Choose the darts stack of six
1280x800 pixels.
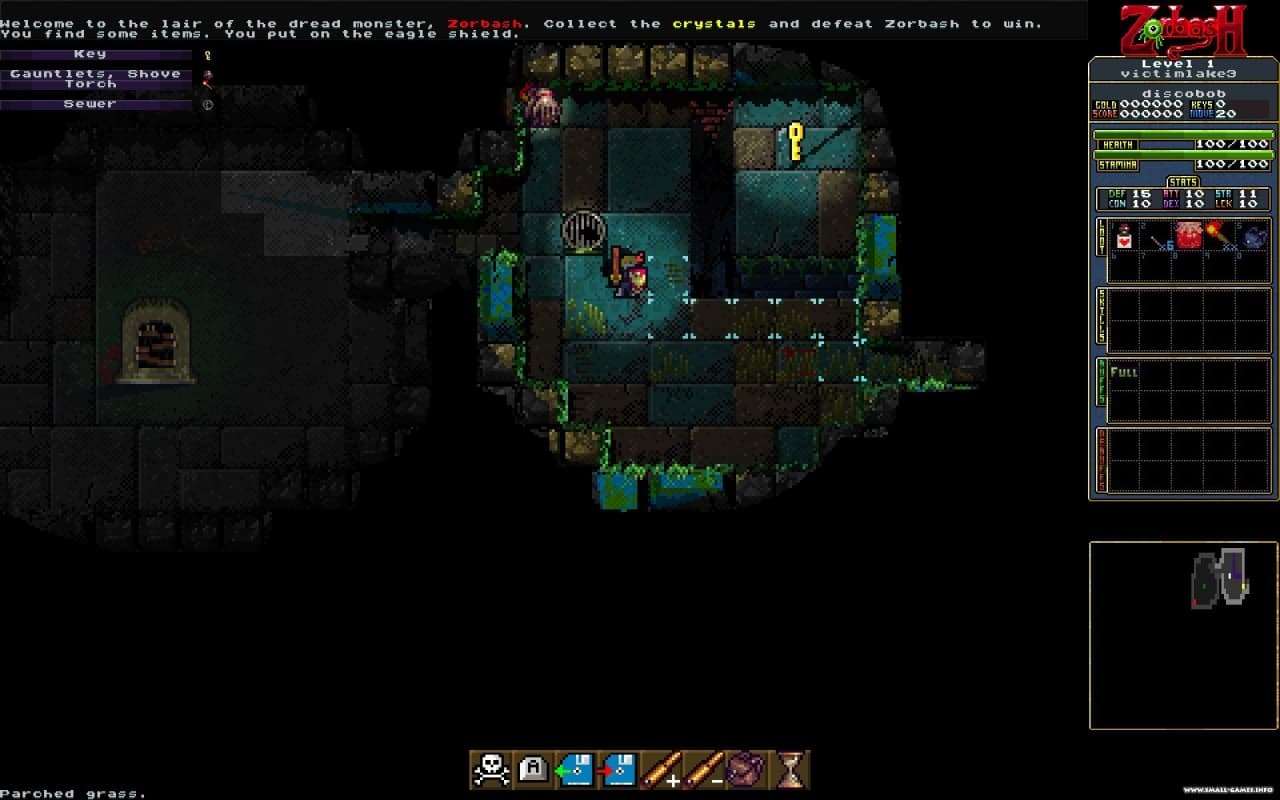[x=1158, y=238]
